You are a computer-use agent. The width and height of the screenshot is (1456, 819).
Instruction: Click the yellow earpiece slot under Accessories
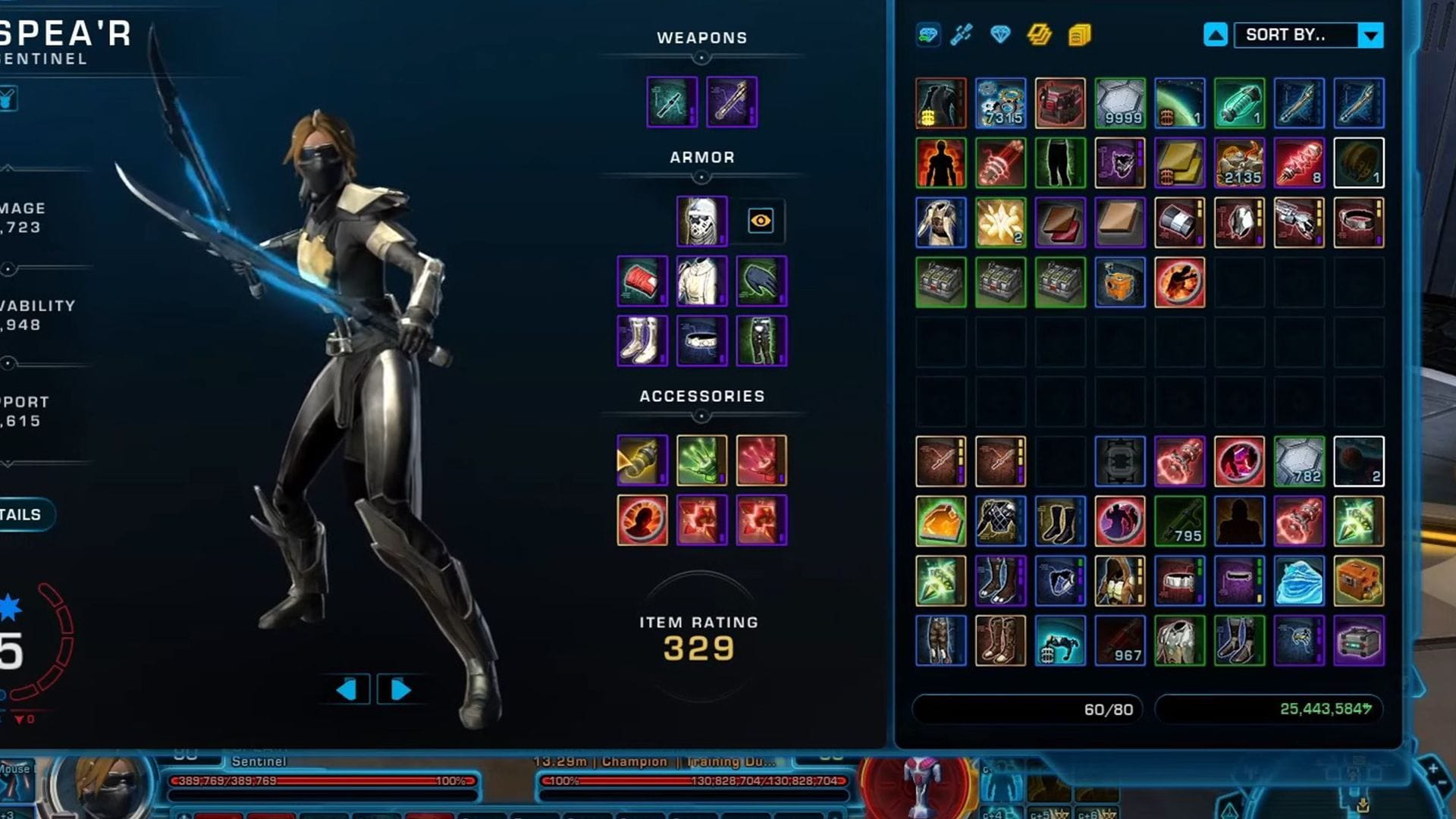[642, 460]
